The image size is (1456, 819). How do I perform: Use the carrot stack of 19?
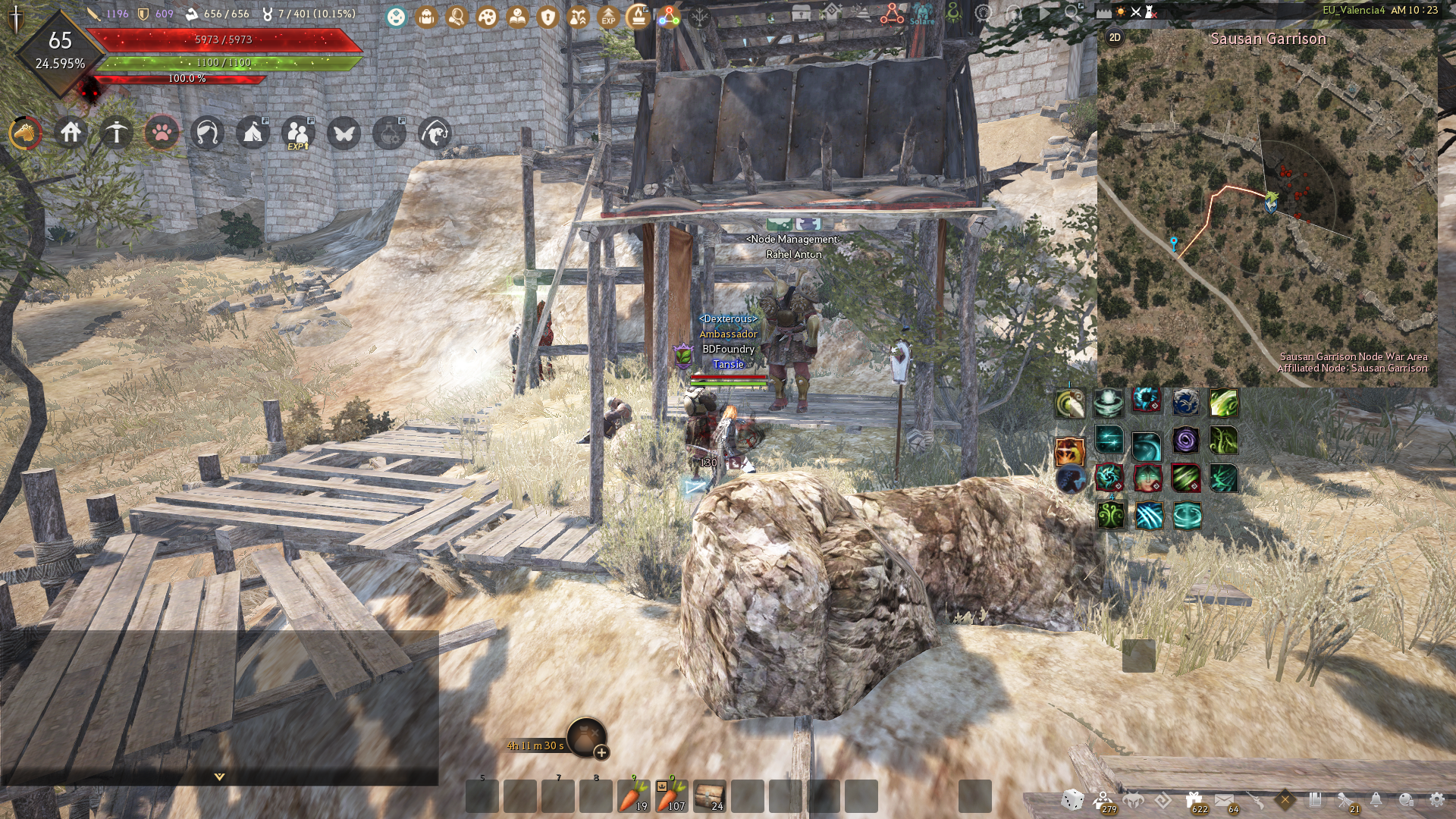click(633, 795)
